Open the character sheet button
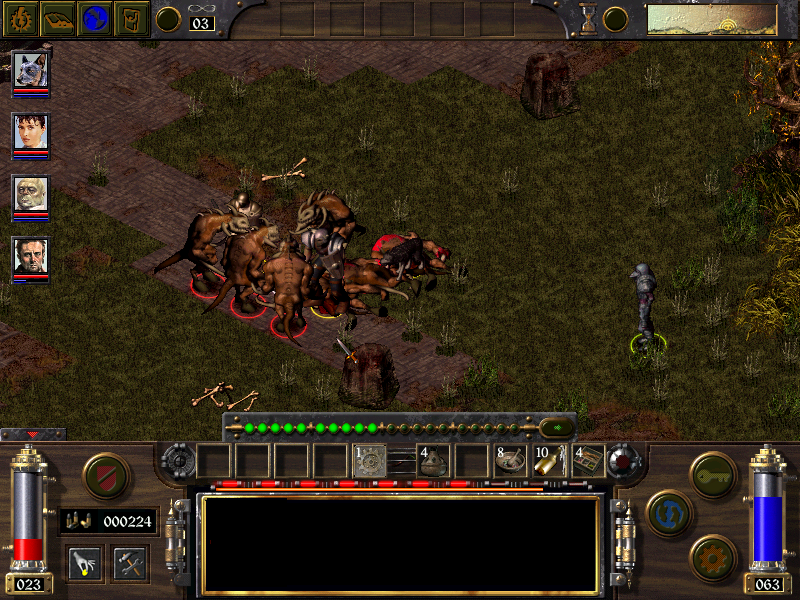This screenshot has width=800, height=600. pos(23,18)
